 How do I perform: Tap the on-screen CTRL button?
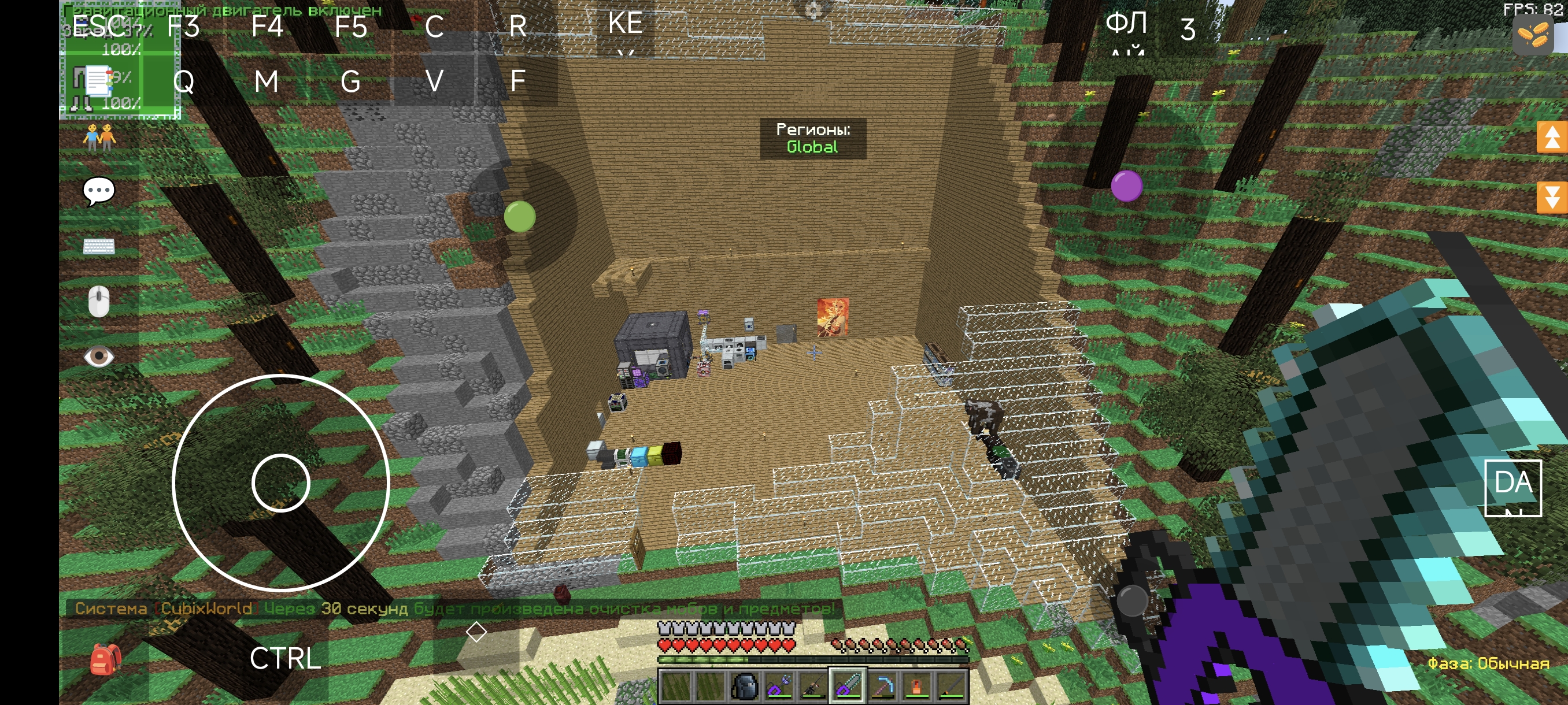(x=285, y=658)
